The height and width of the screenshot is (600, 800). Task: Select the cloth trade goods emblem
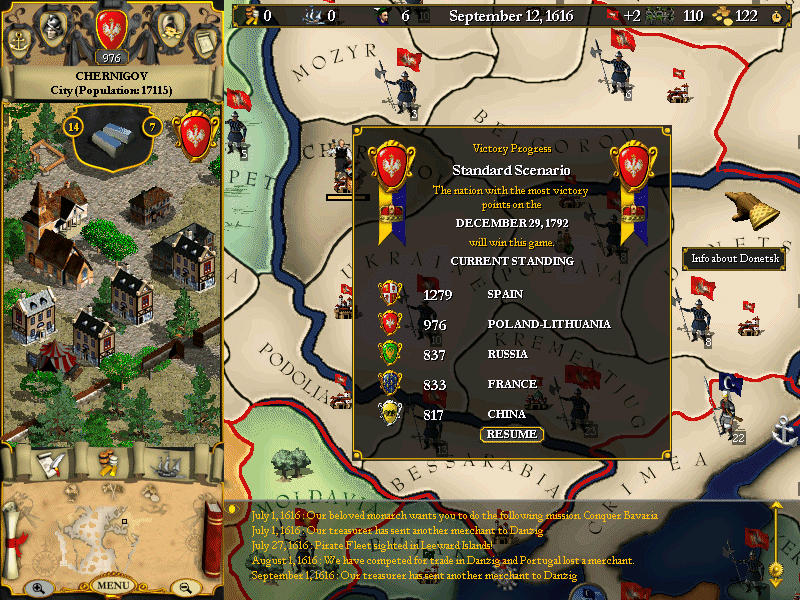[112, 138]
